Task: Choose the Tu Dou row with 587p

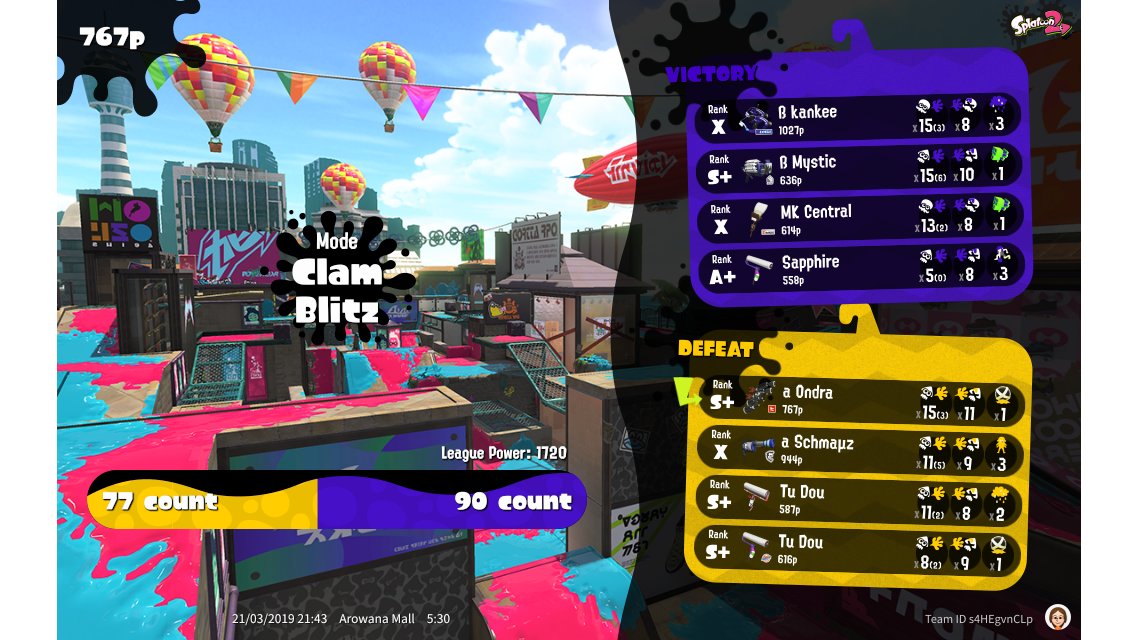Action: pos(860,498)
